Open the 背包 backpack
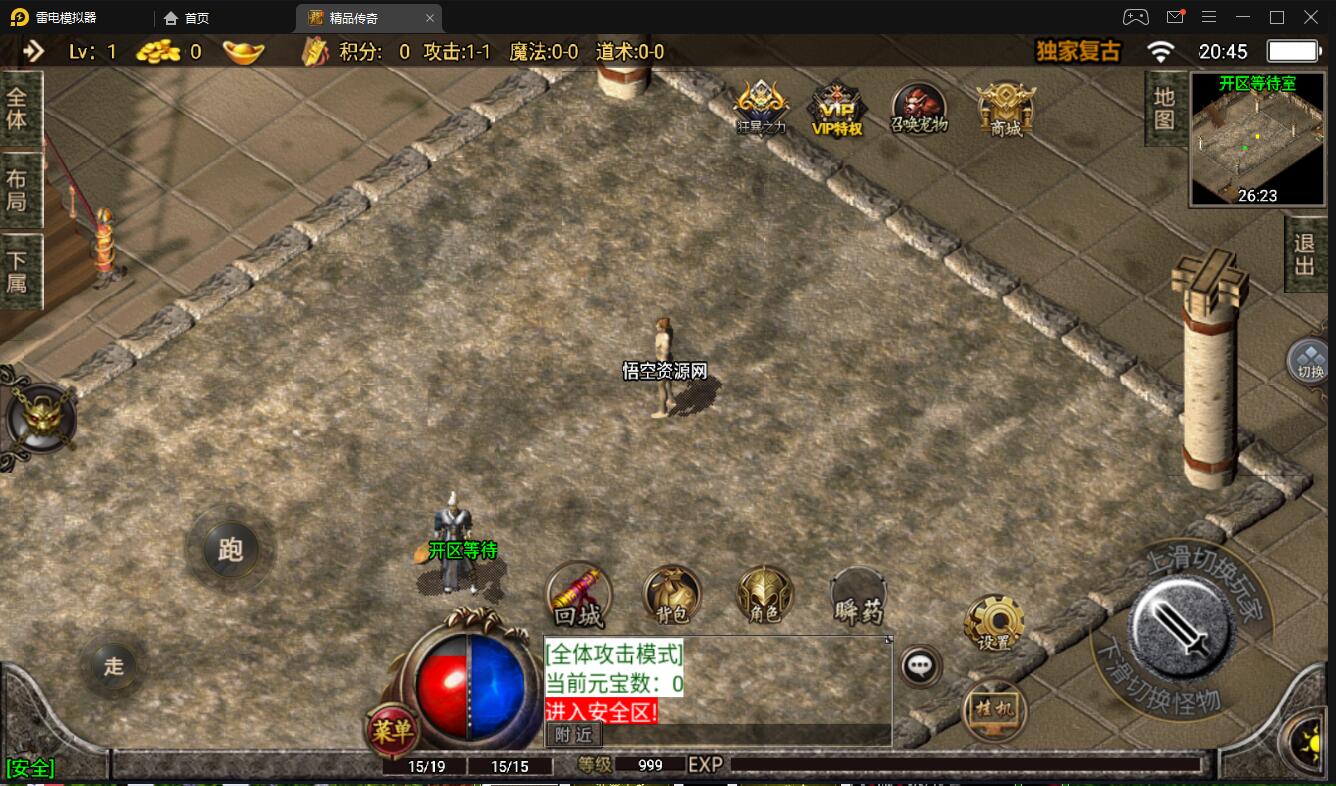Screen dimensions: 1336x786 [671, 595]
